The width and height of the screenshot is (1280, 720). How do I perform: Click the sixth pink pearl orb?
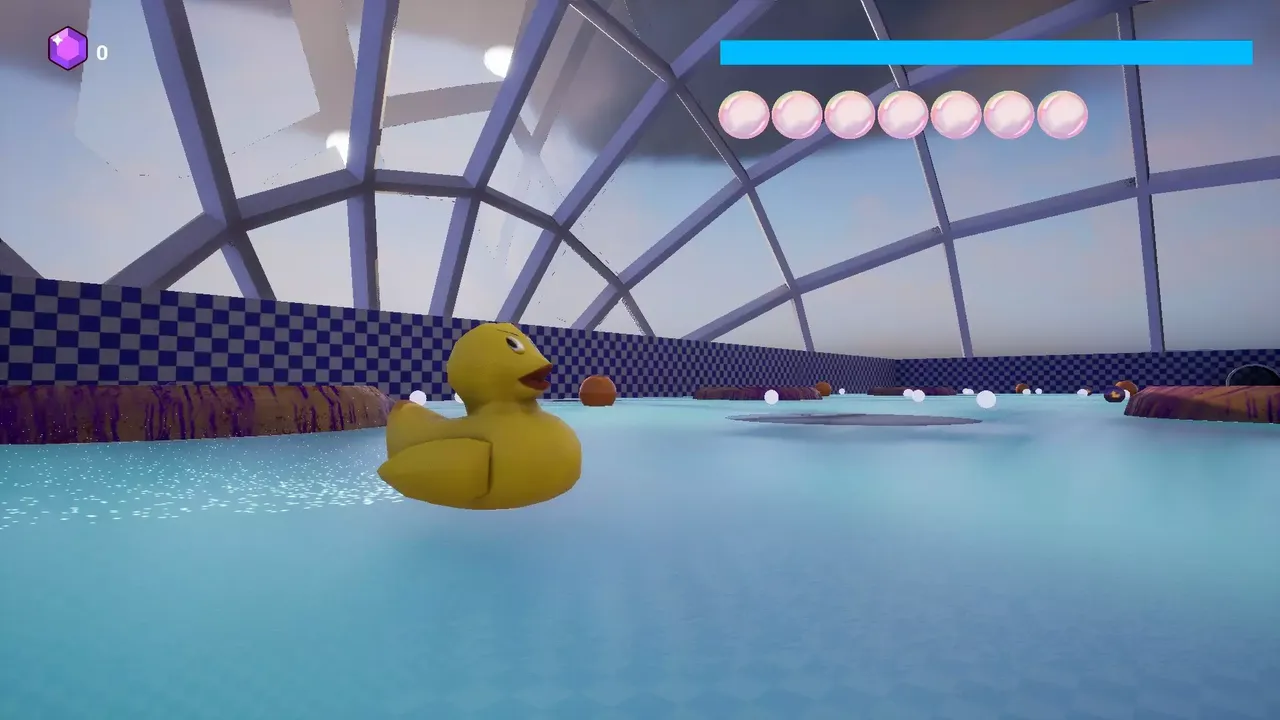1009,114
